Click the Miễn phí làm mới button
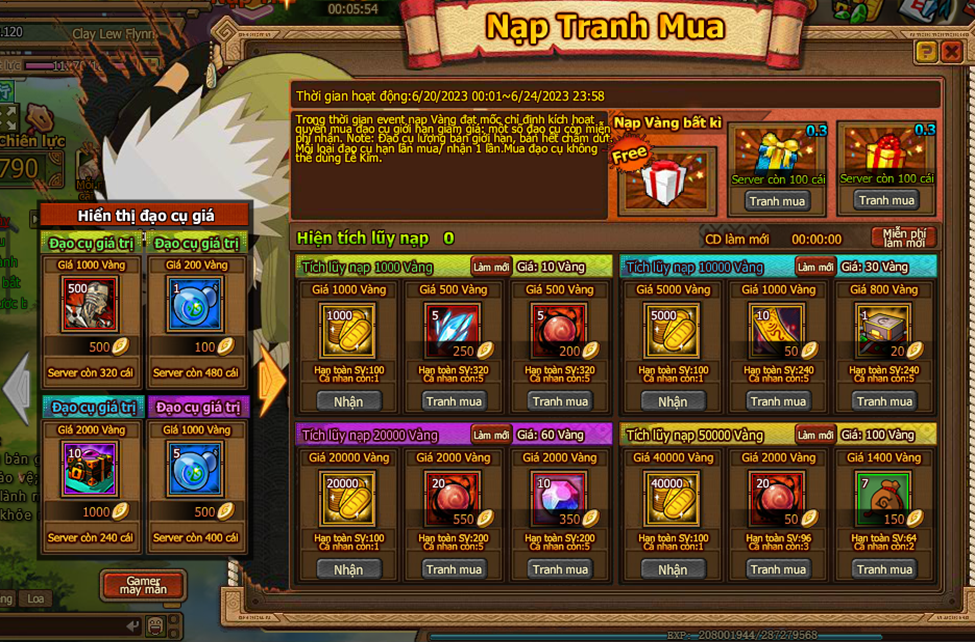 click(x=903, y=238)
